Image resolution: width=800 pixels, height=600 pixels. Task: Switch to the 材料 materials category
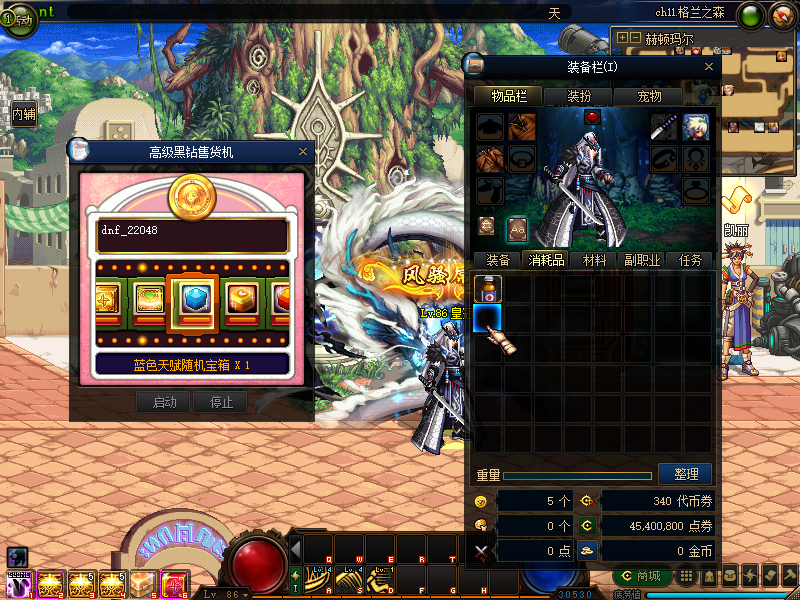pos(595,260)
